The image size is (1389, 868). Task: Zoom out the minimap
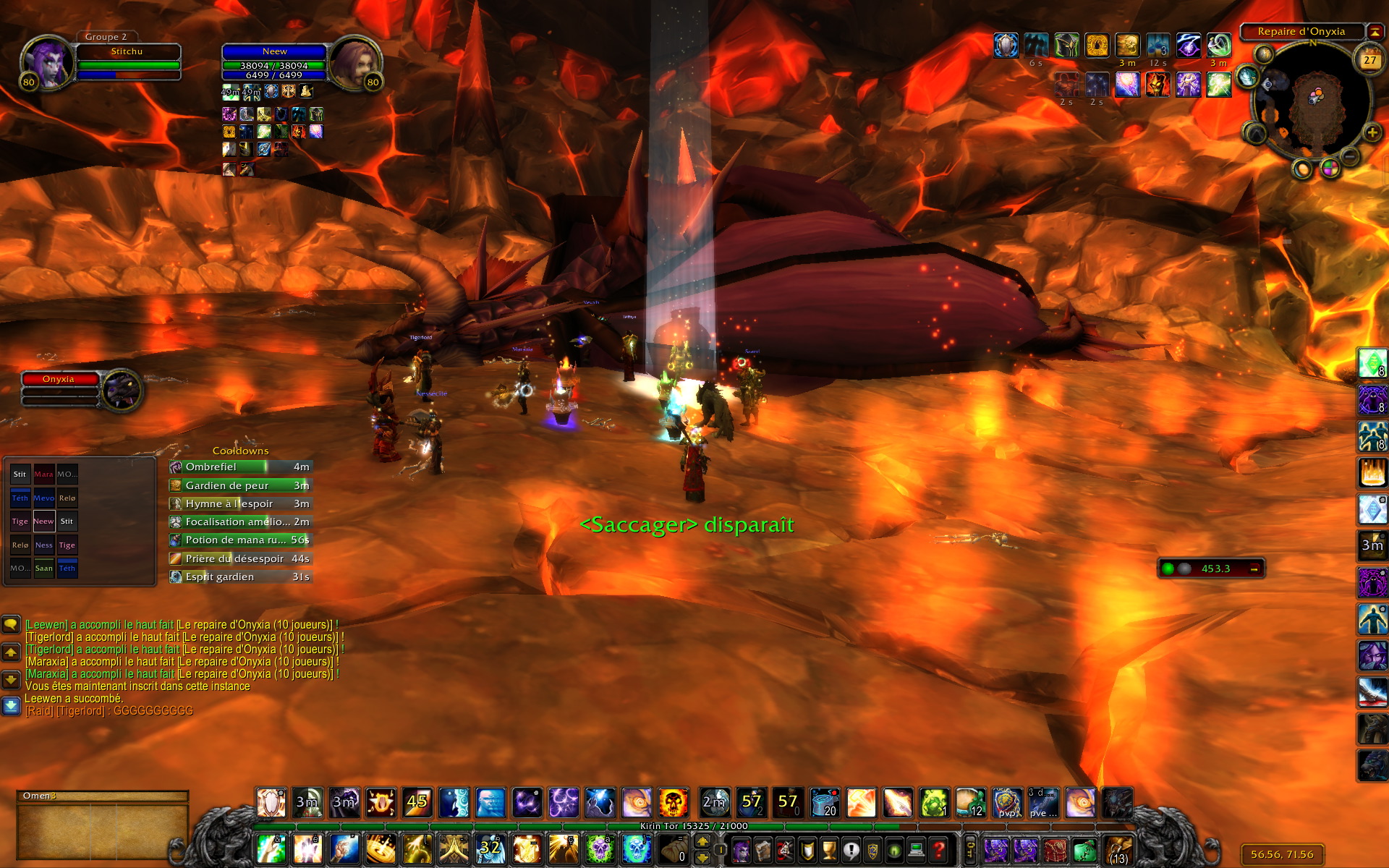tap(1349, 156)
